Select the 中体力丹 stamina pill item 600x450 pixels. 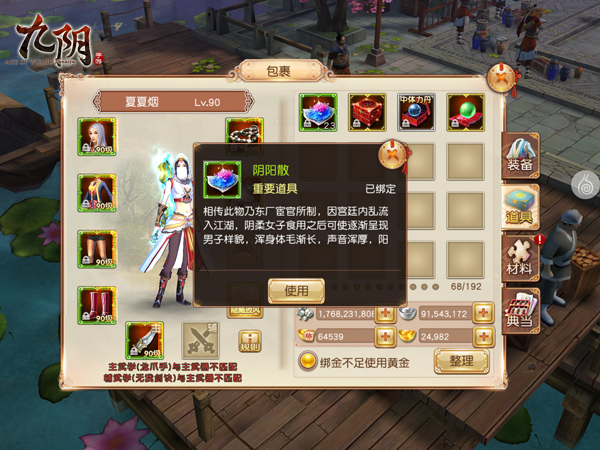(x=417, y=113)
